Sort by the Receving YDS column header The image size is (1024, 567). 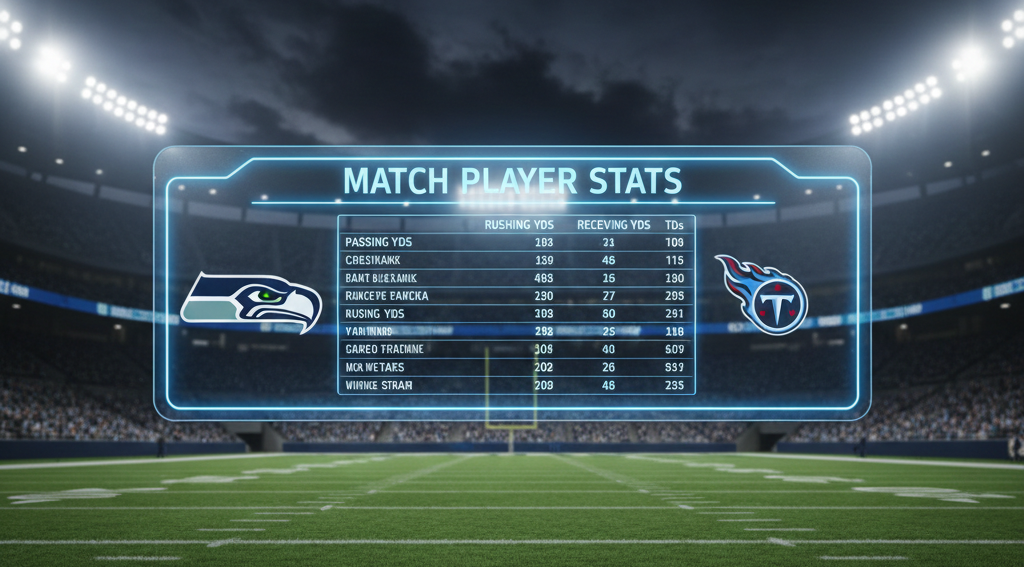(x=613, y=225)
